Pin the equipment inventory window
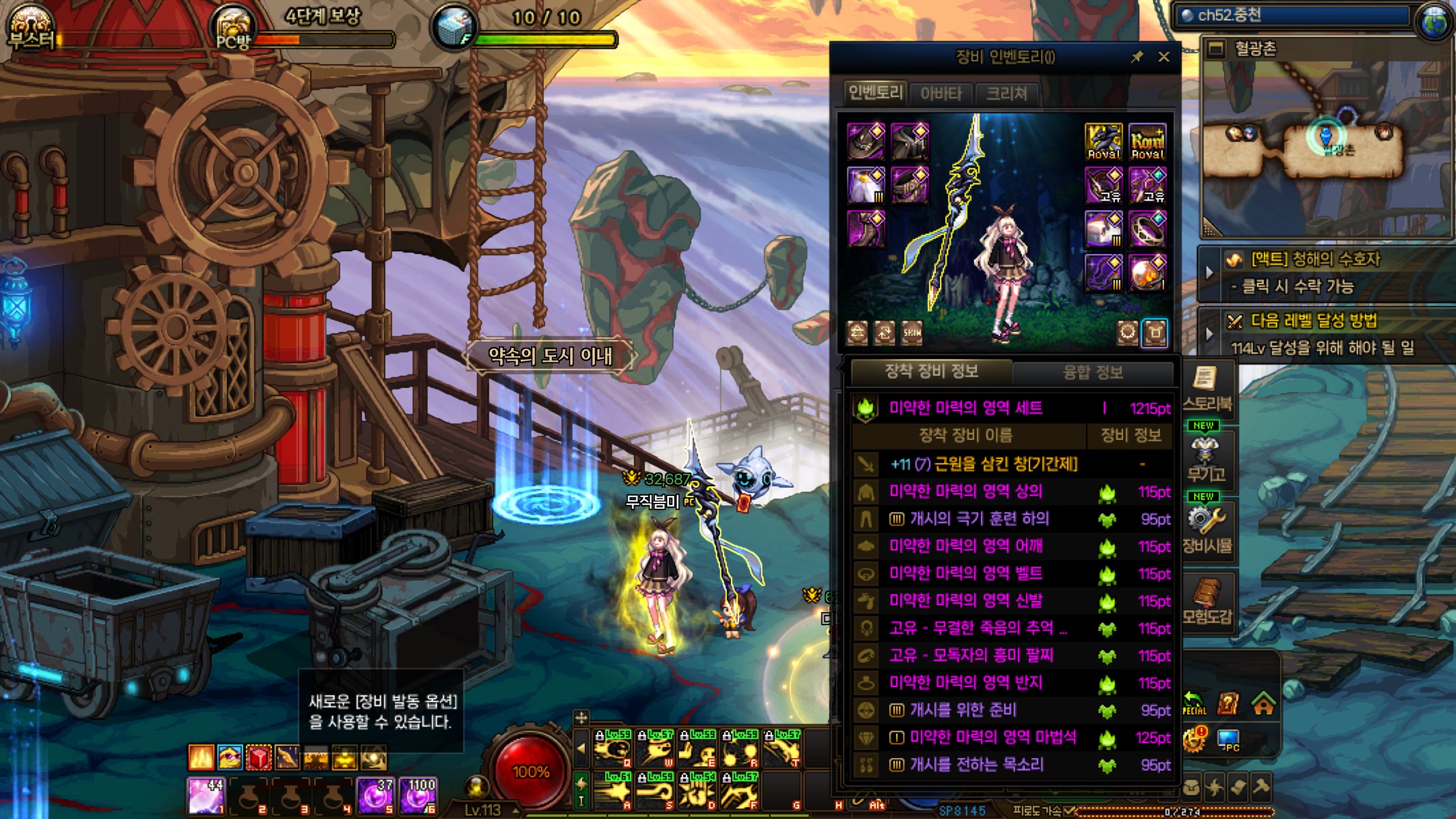 (x=1137, y=57)
